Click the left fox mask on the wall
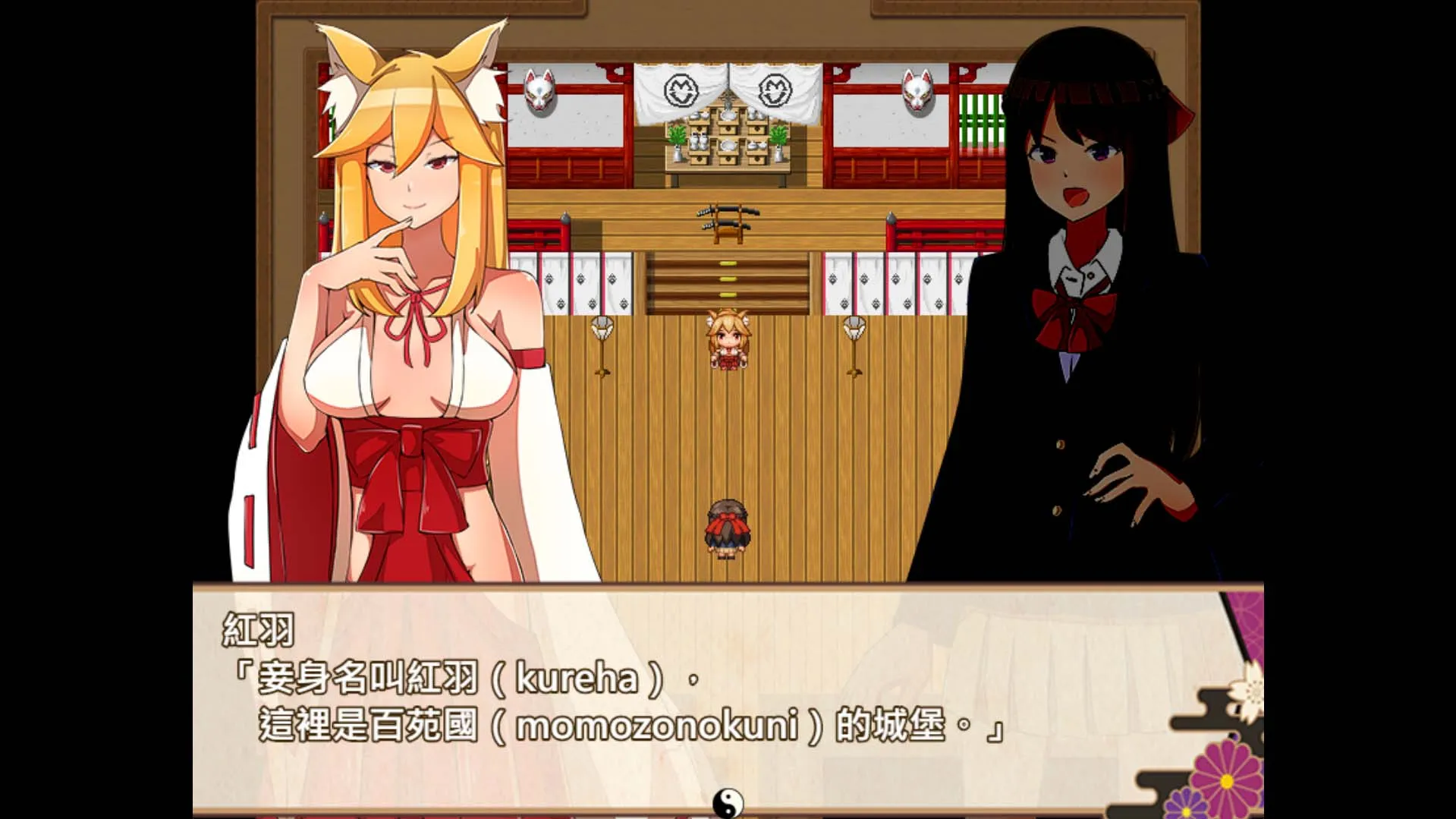The image size is (1456, 819). 540,93
